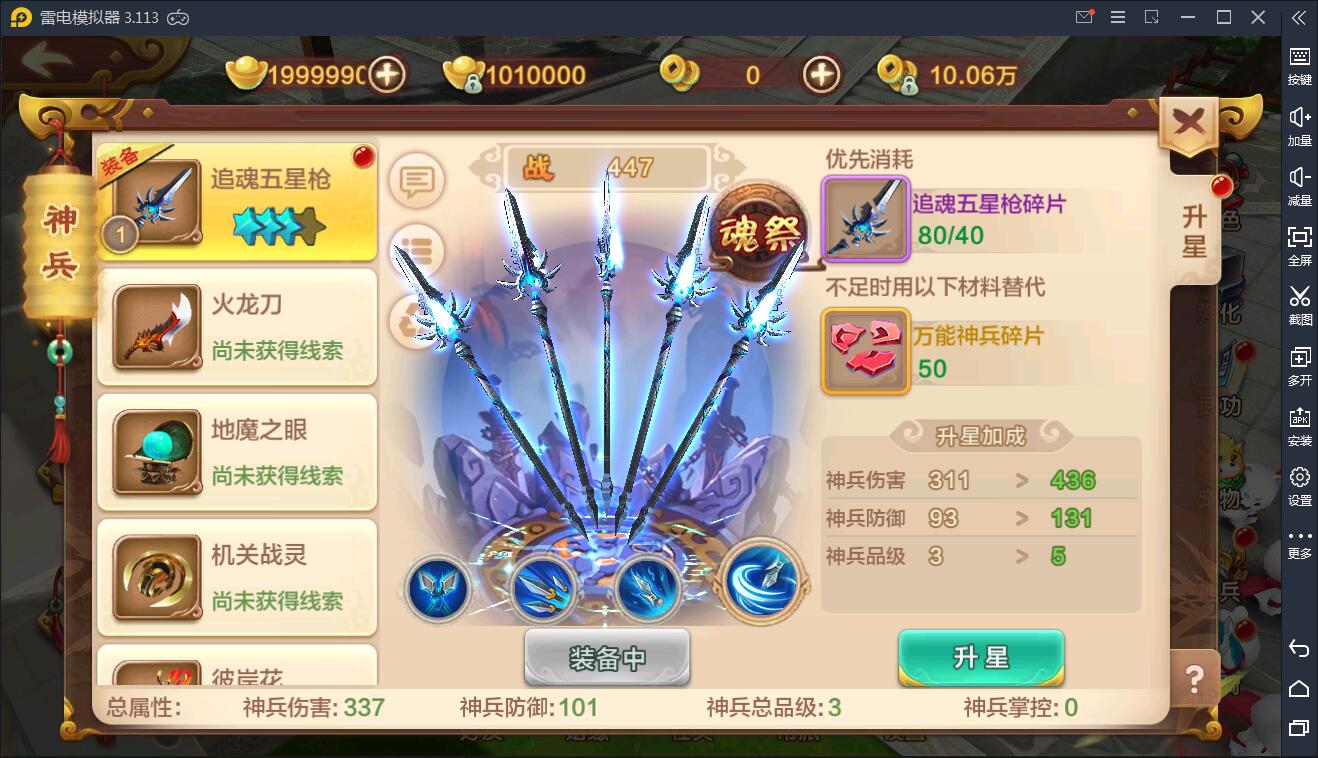Decrease volume with 减量 button

[x=1299, y=185]
